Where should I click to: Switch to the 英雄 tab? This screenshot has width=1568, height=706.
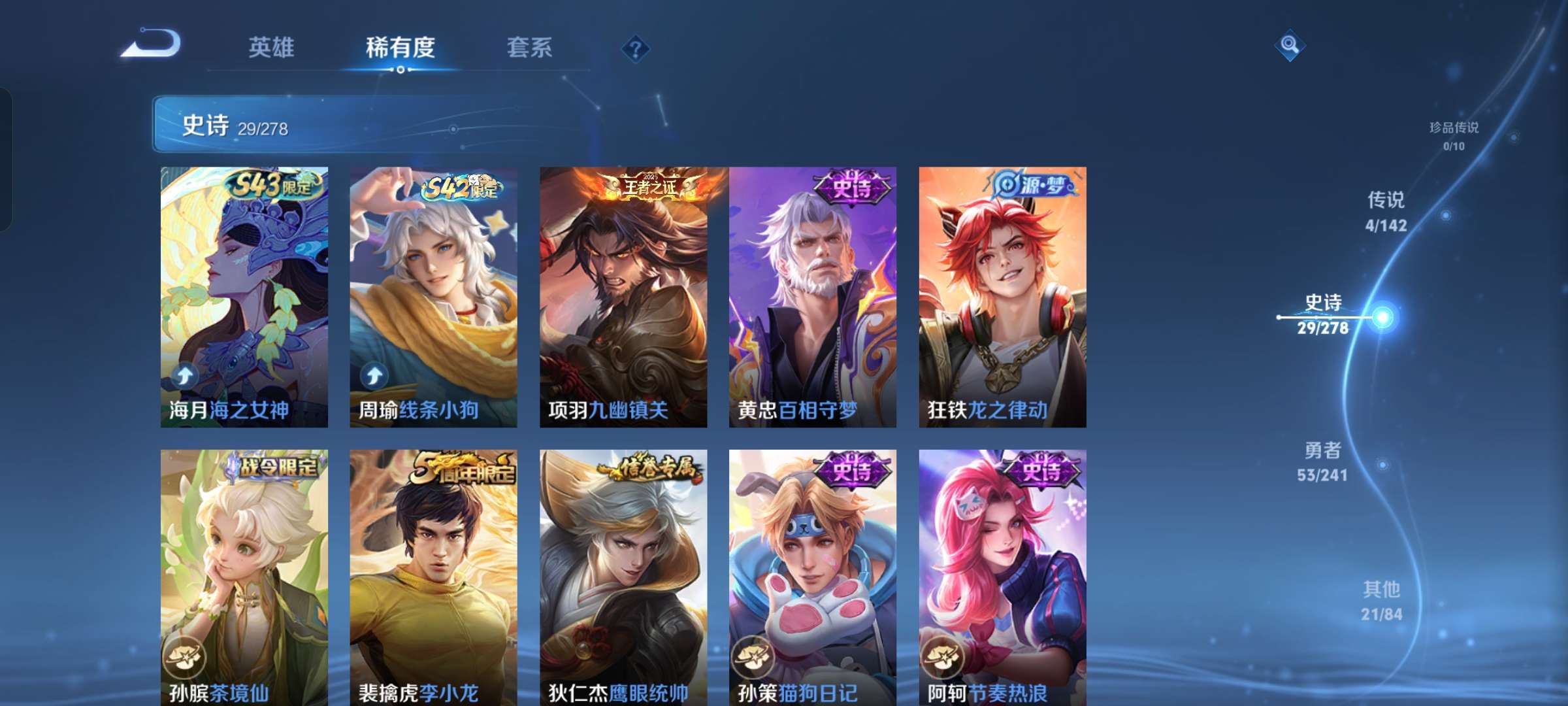pyautogui.click(x=272, y=47)
